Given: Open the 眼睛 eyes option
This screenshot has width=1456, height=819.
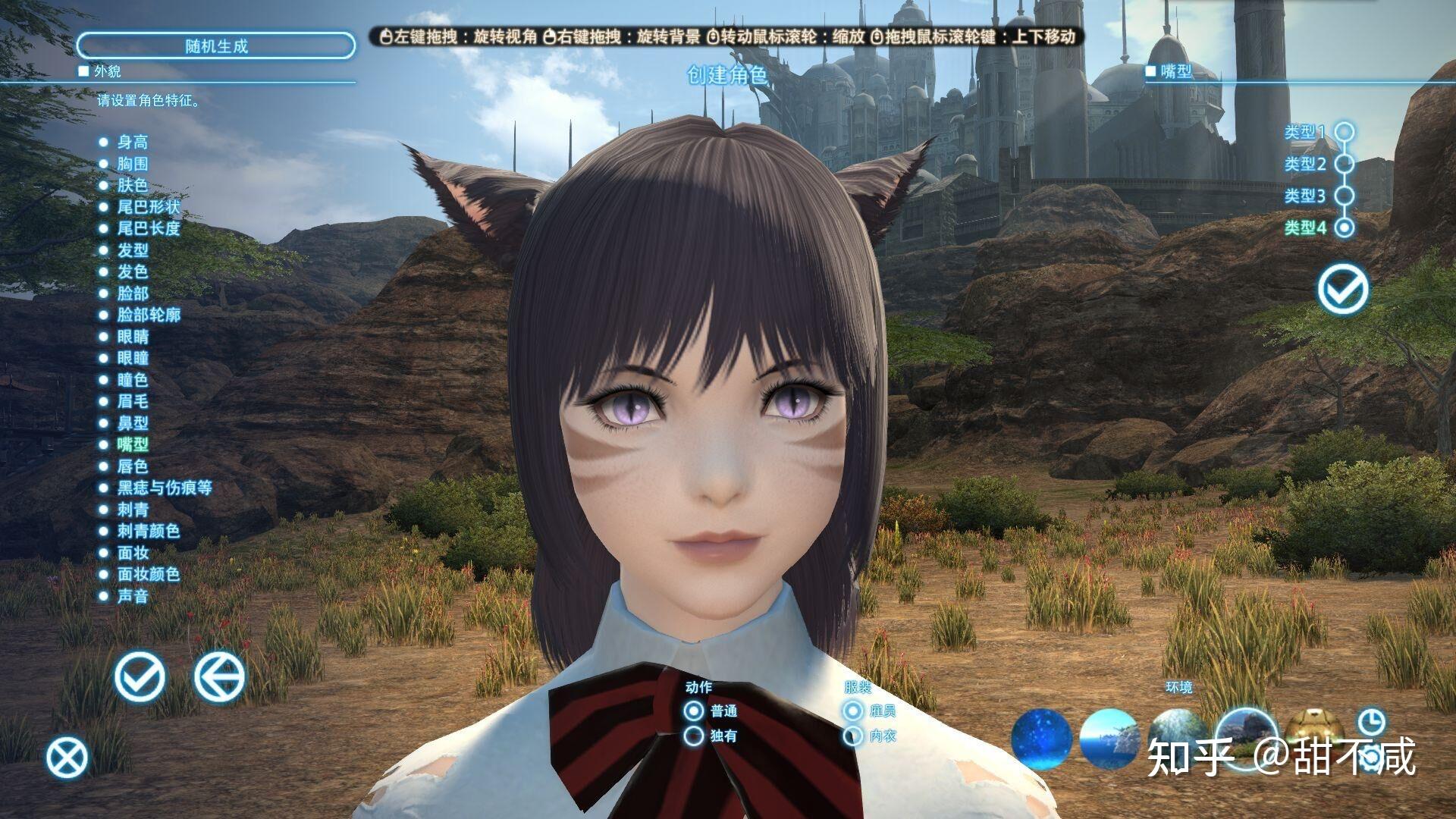Looking at the screenshot, I should 133,337.
